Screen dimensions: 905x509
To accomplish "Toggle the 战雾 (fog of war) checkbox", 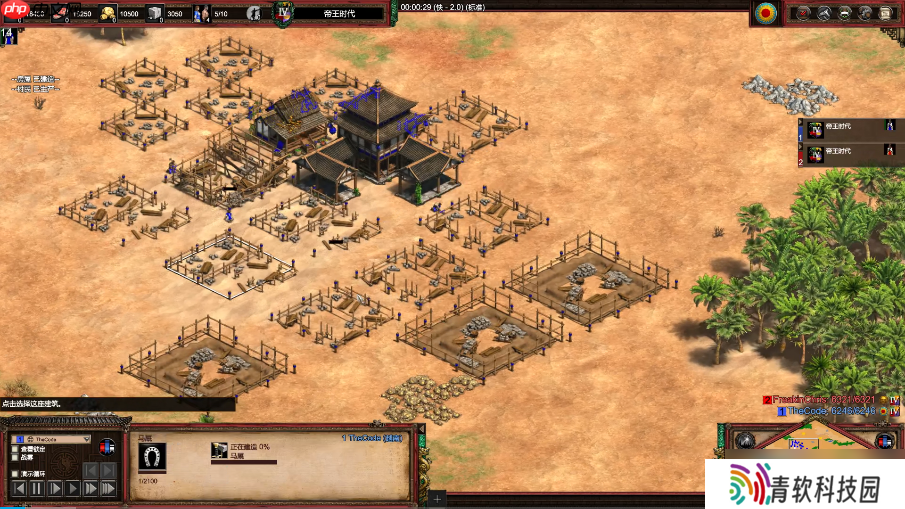I will point(14,457).
